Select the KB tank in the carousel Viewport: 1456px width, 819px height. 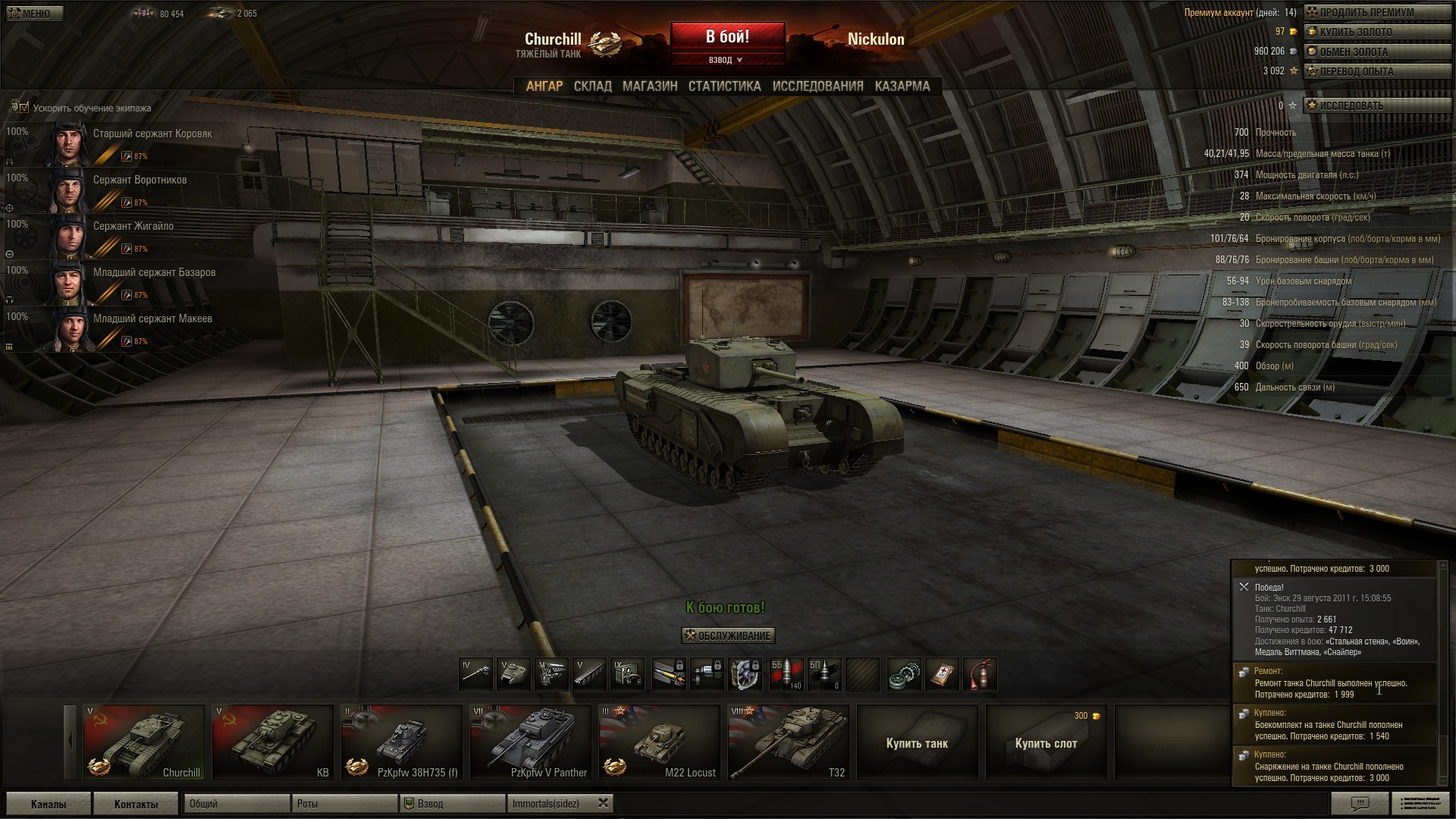pos(273,742)
